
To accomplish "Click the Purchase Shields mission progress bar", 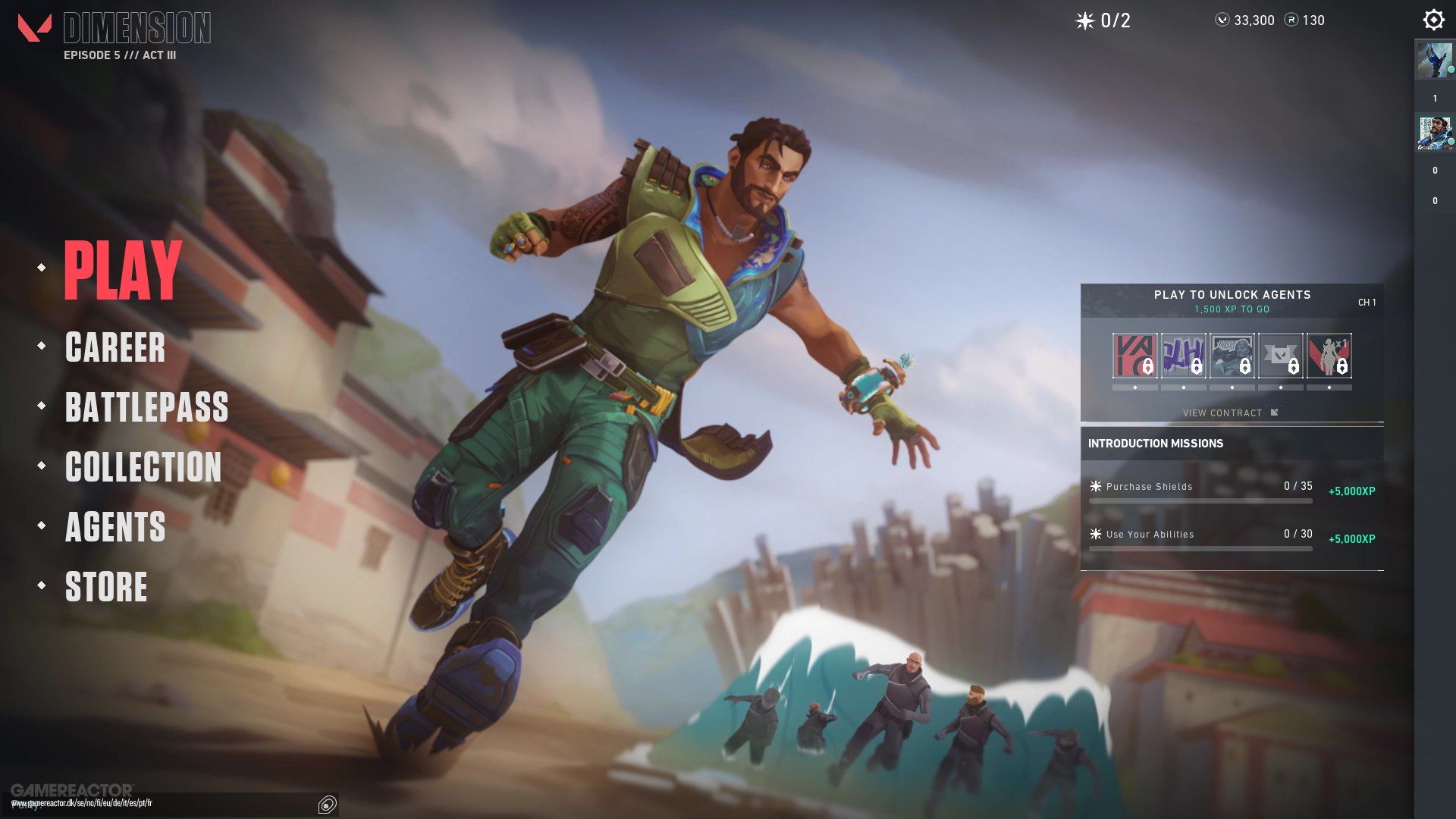I will 1200,500.
